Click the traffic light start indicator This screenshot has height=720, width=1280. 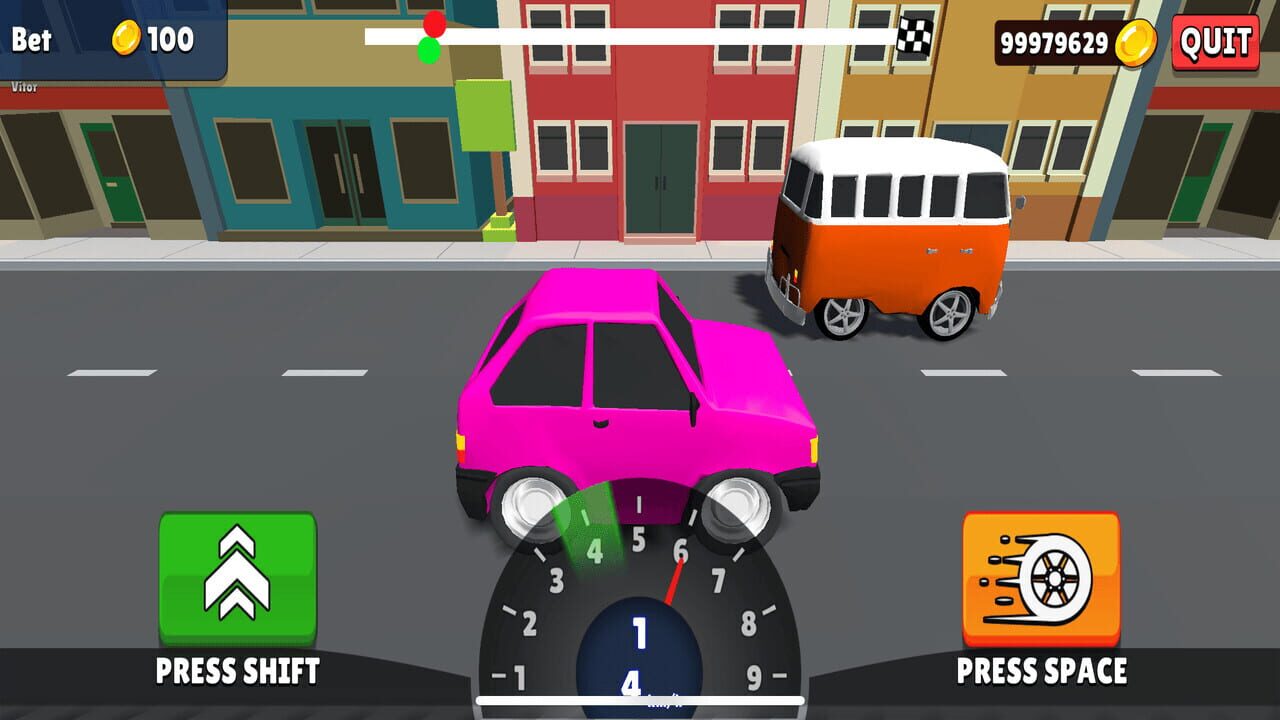coord(429,38)
